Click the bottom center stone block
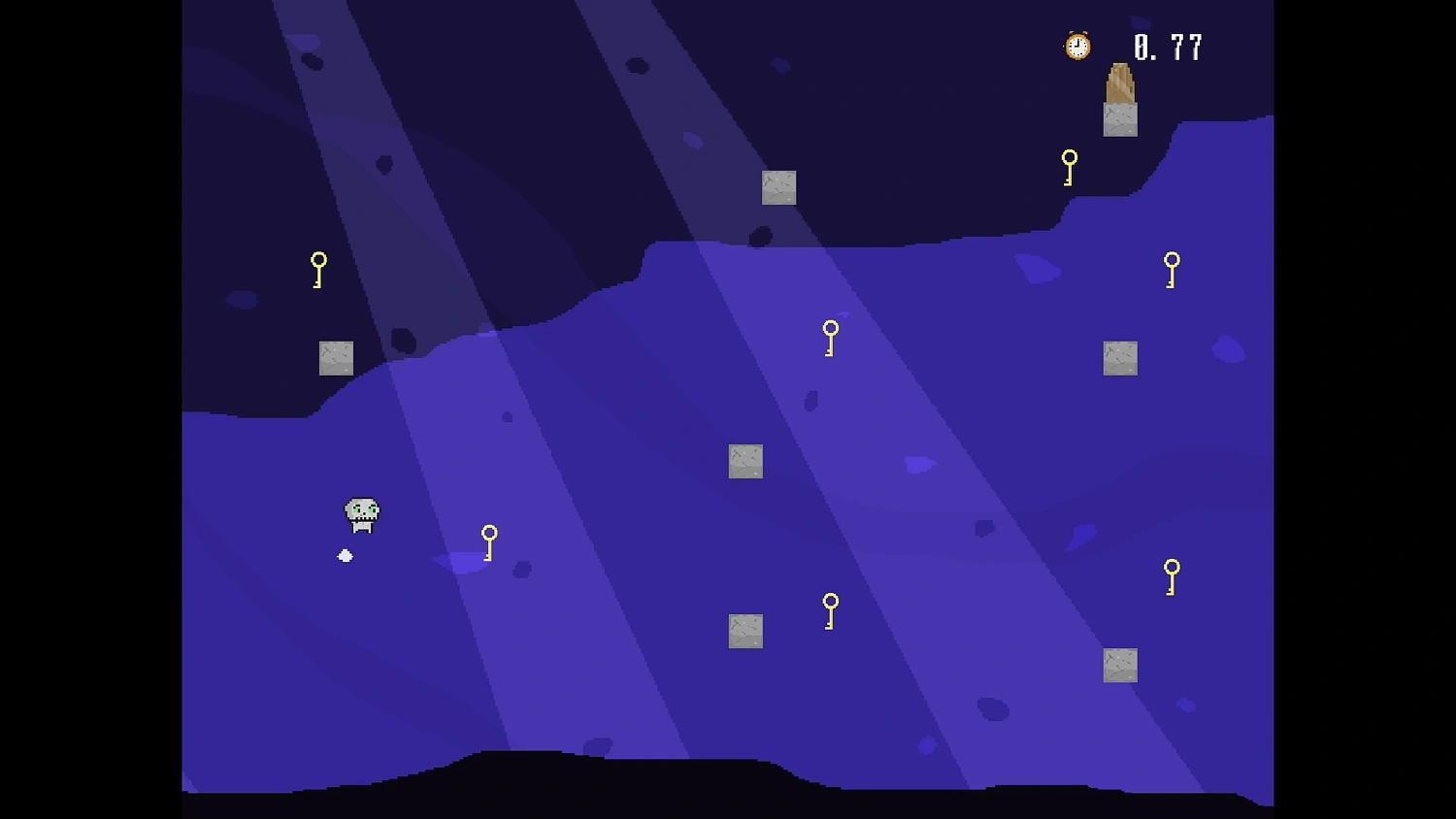The width and height of the screenshot is (1456, 819). tap(746, 633)
